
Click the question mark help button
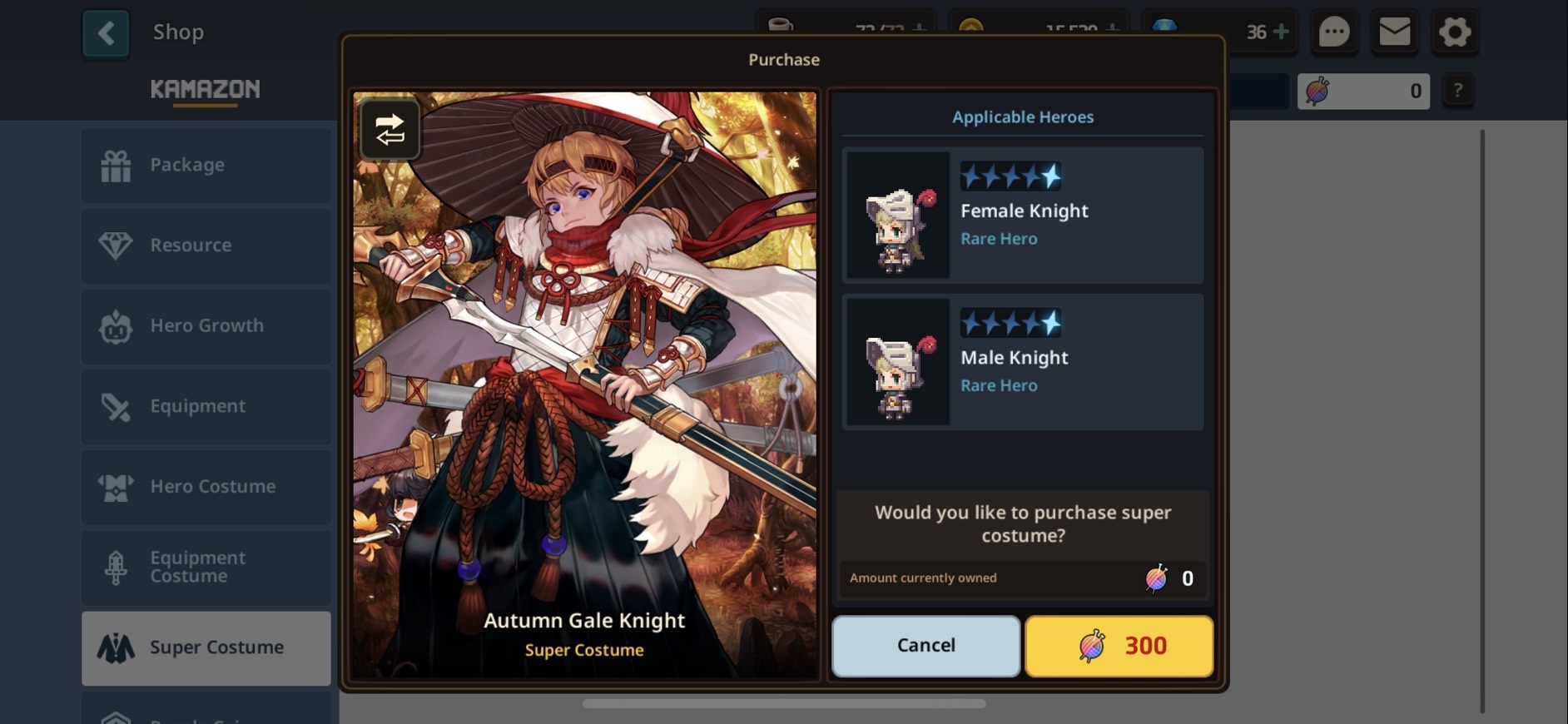click(x=1457, y=91)
